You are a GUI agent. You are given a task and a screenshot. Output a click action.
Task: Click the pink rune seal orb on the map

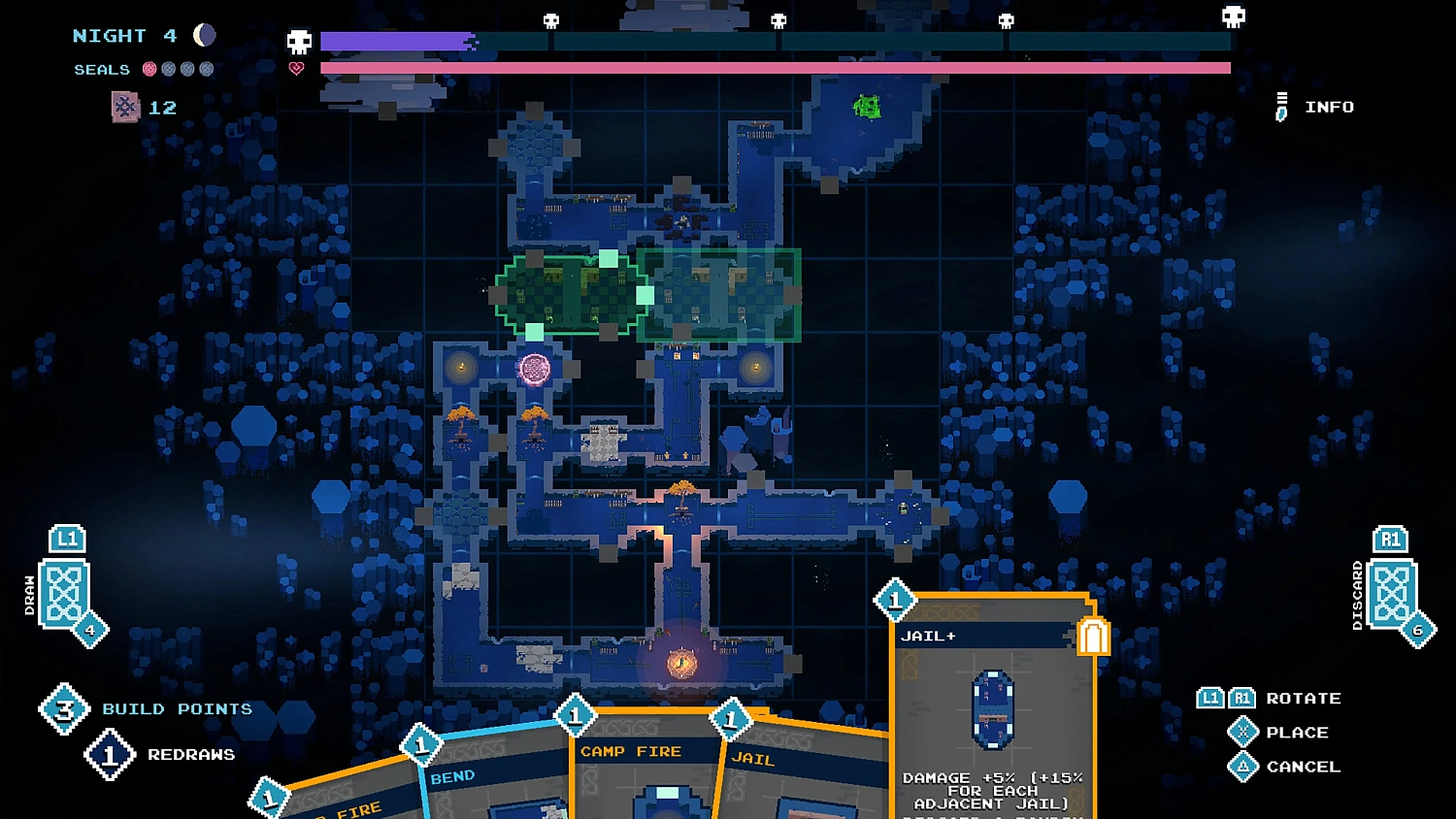tap(535, 368)
